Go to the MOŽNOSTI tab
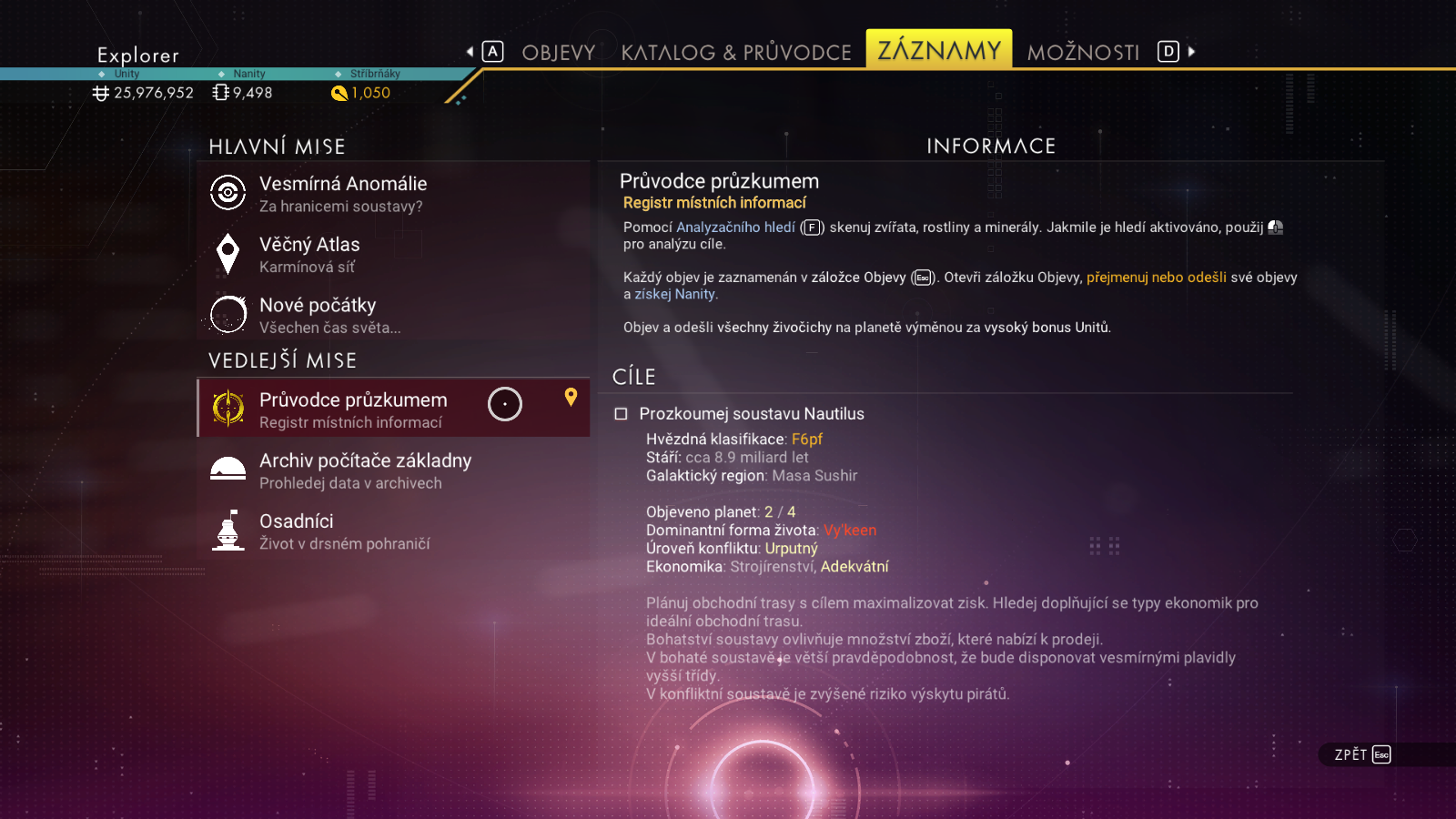The width and height of the screenshot is (1456, 819). [x=1083, y=53]
